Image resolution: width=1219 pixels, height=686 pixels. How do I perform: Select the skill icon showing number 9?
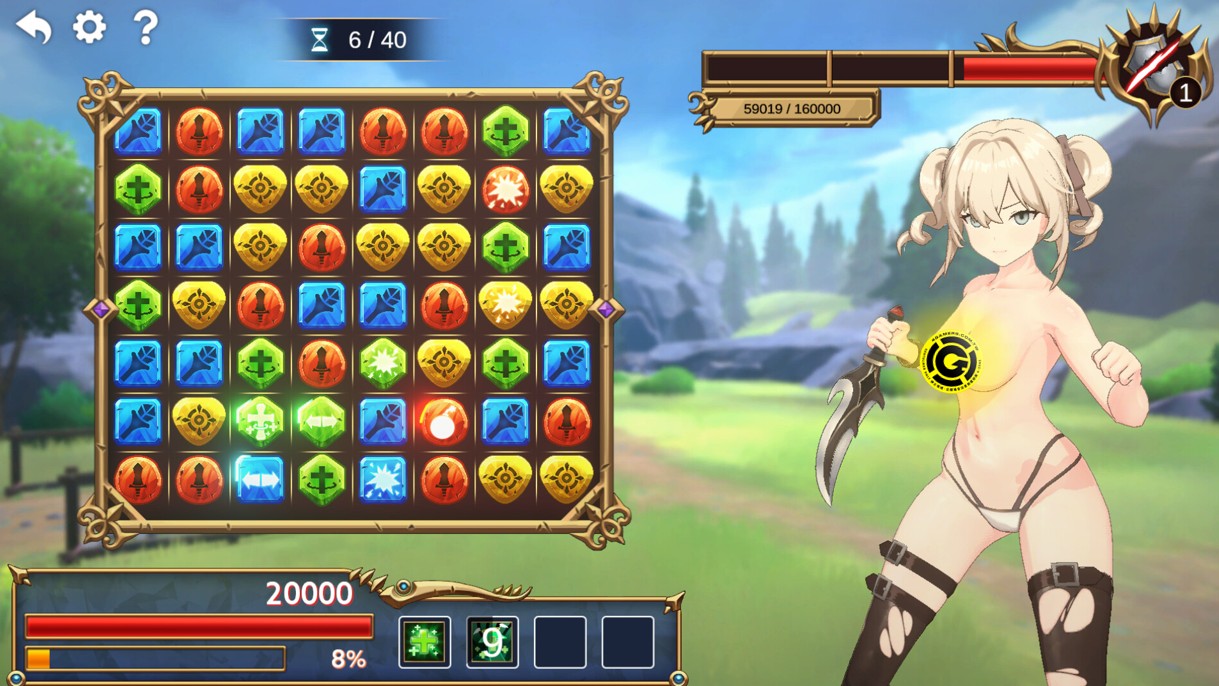[492, 641]
